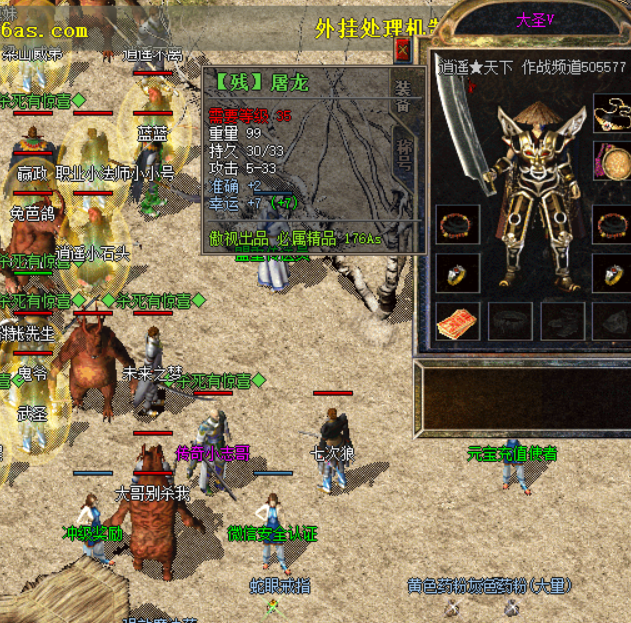
Task: Switch to the 装备 equipment tab
Action: pyautogui.click(x=403, y=95)
